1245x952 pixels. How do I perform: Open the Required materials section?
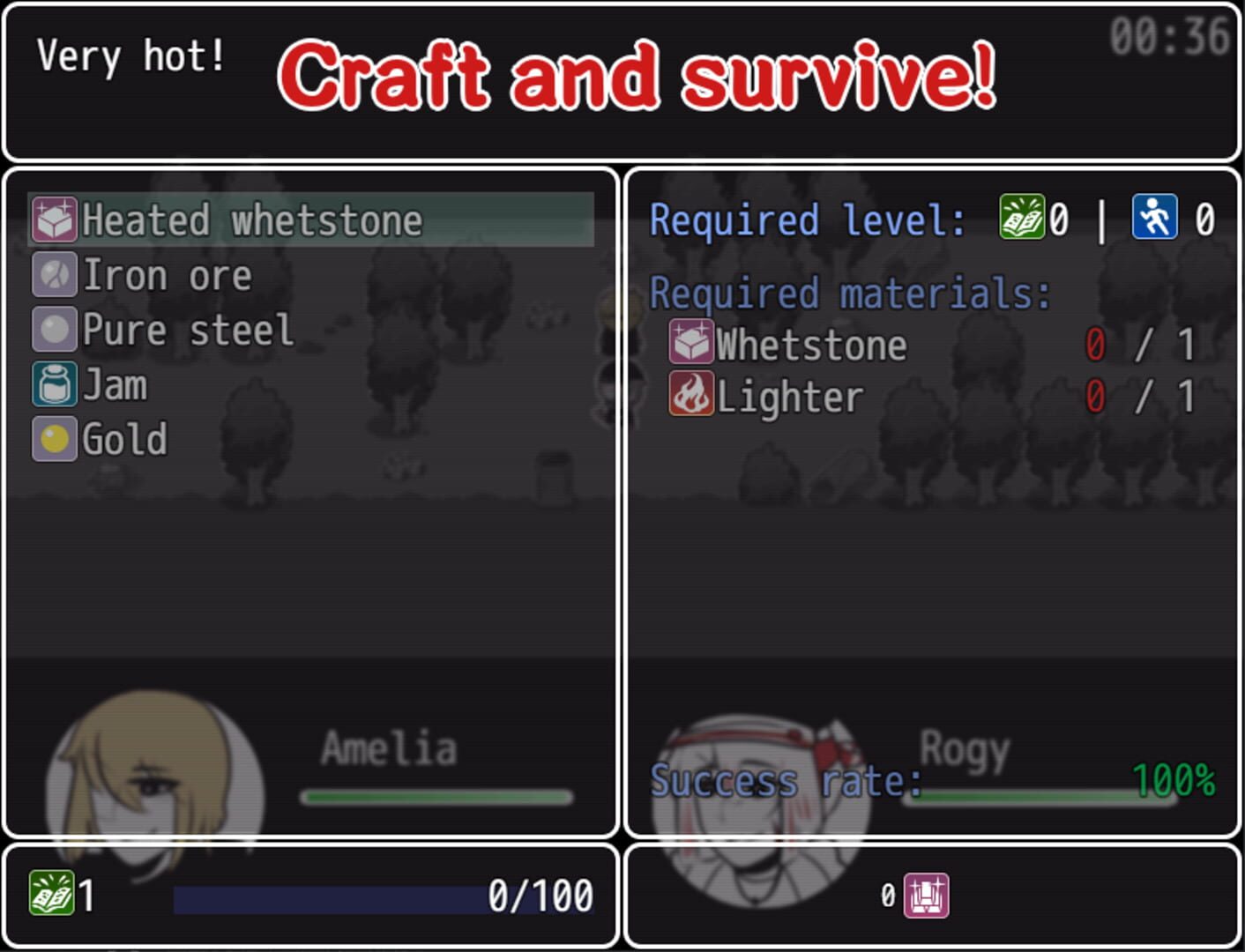[848, 292]
